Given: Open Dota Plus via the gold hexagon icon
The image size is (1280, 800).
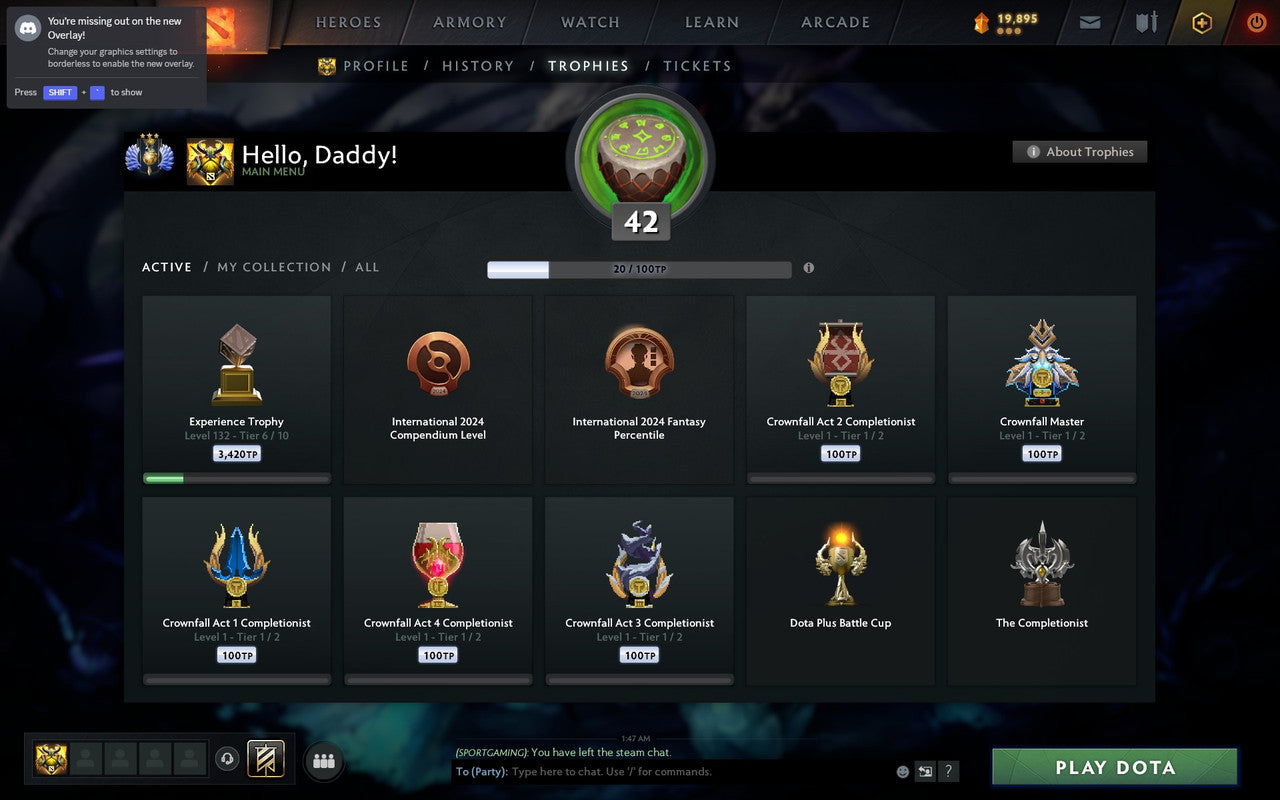Looking at the screenshot, I should tap(1202, 22).
